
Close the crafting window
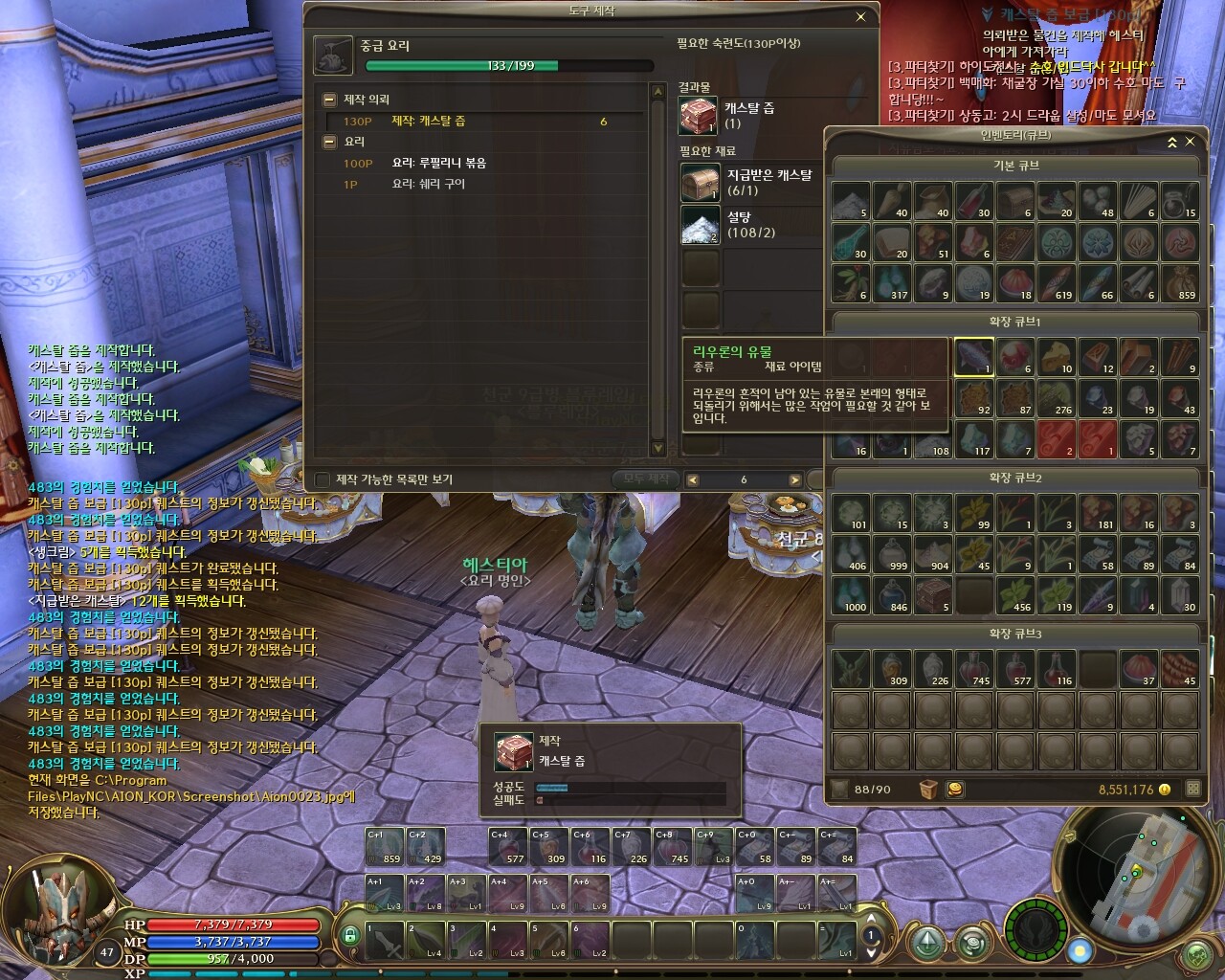[860, 16]
